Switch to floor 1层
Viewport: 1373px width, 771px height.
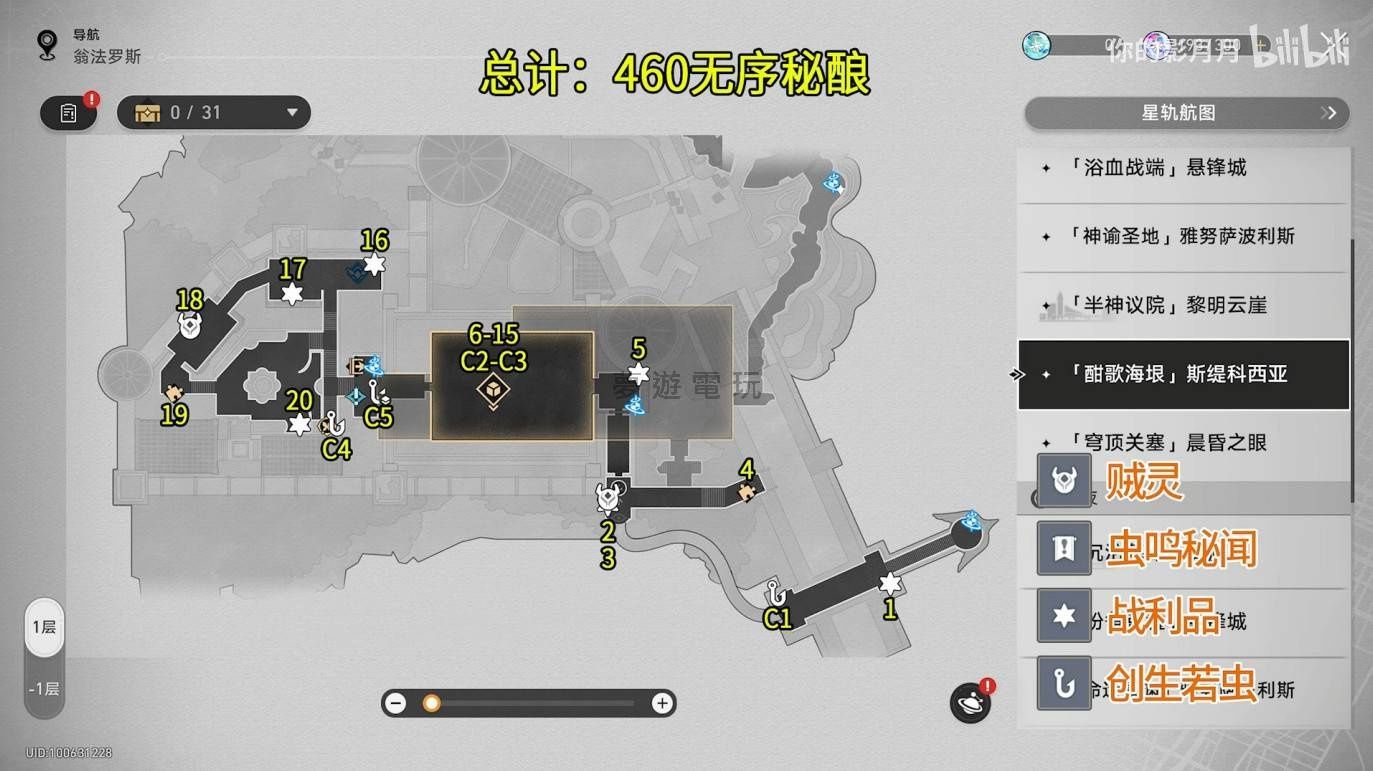[x=44, y=627]
